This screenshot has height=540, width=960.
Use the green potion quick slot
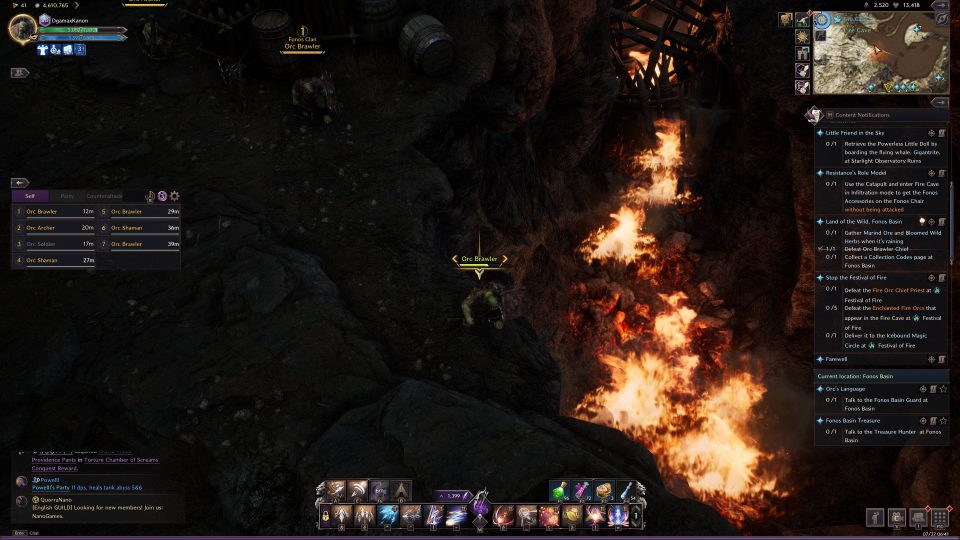point(560,490)
